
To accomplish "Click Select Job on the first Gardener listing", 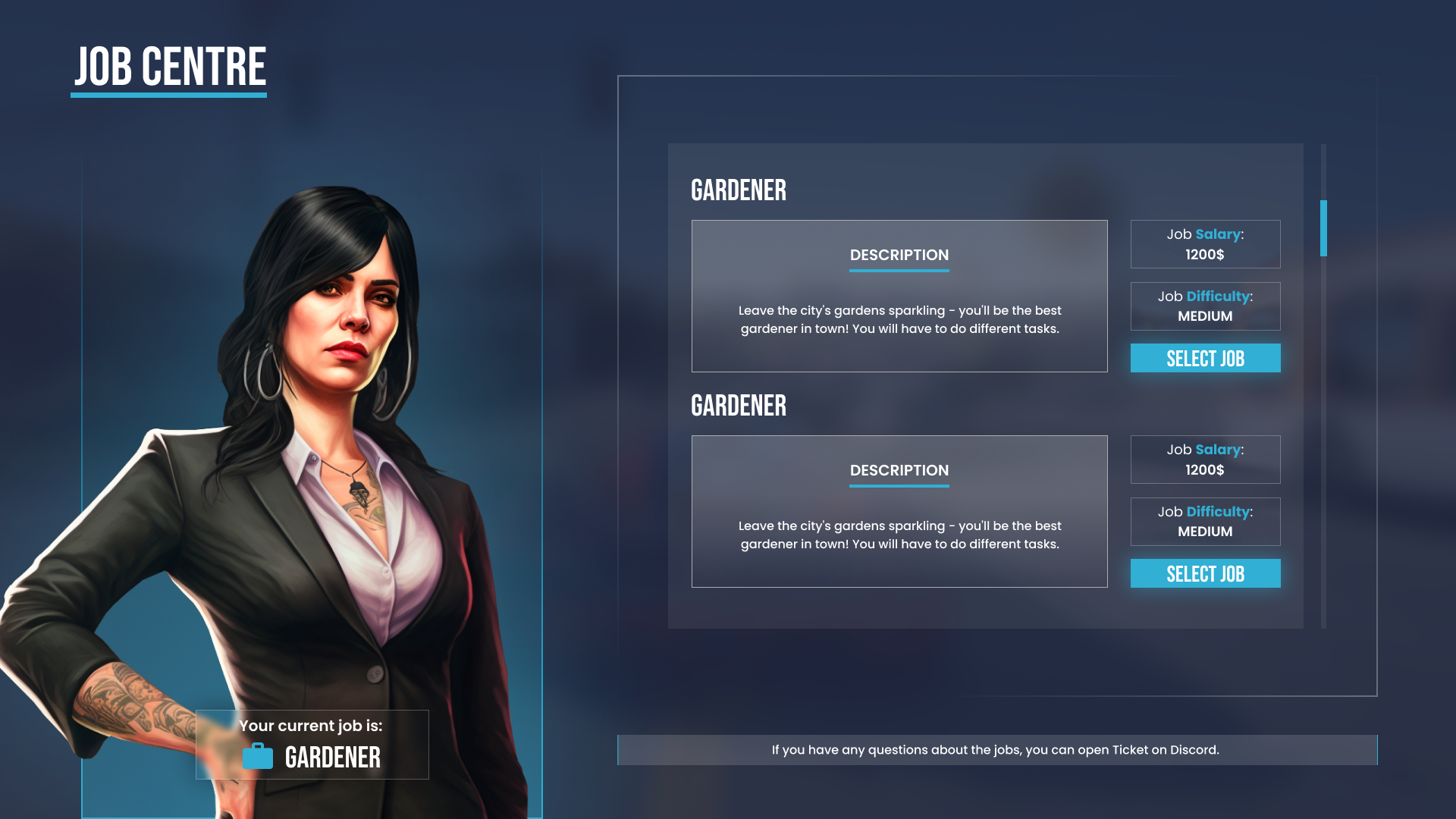I will click(1205, 358).
